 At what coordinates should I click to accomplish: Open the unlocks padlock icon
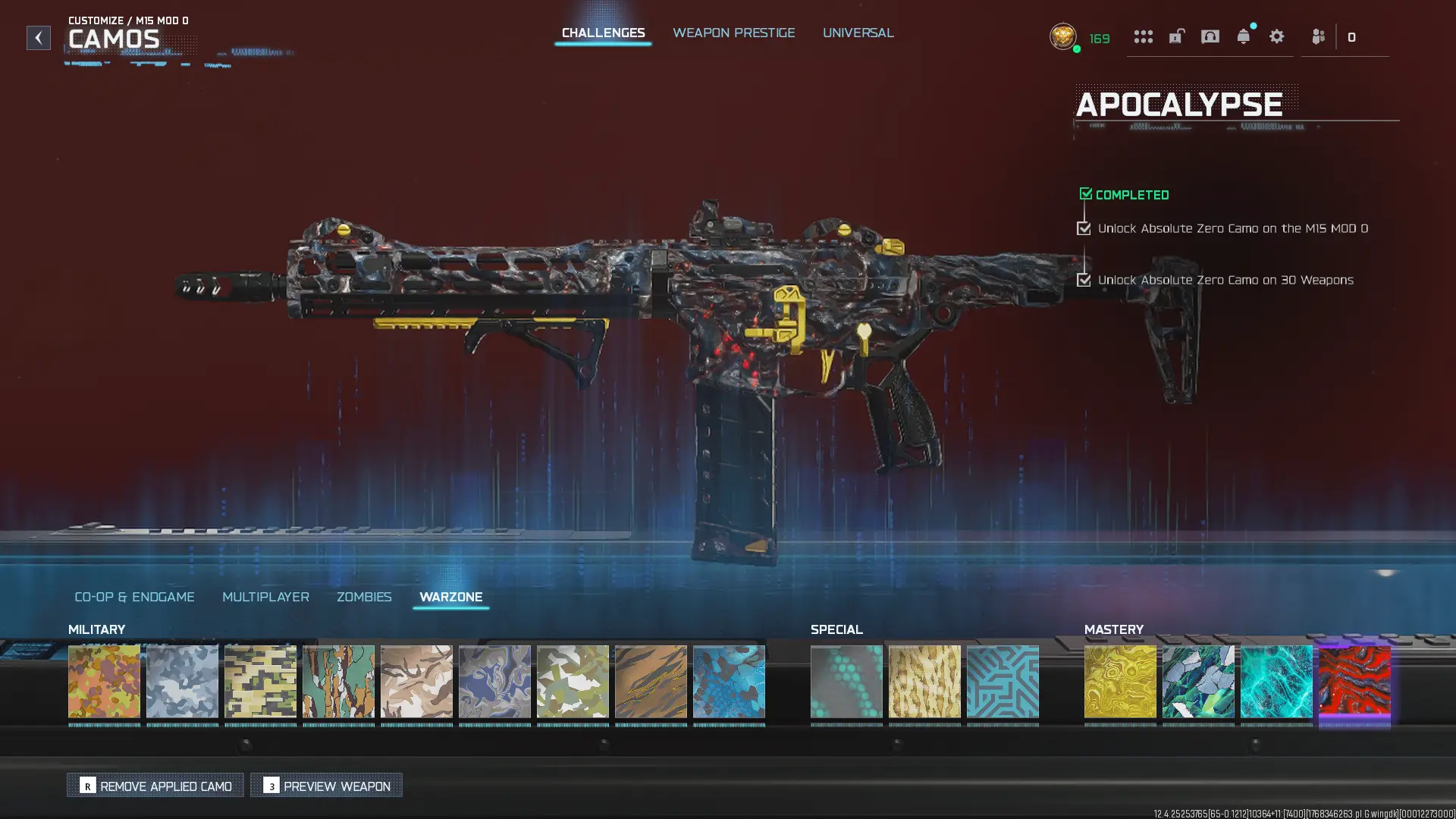click(1176, 36)
